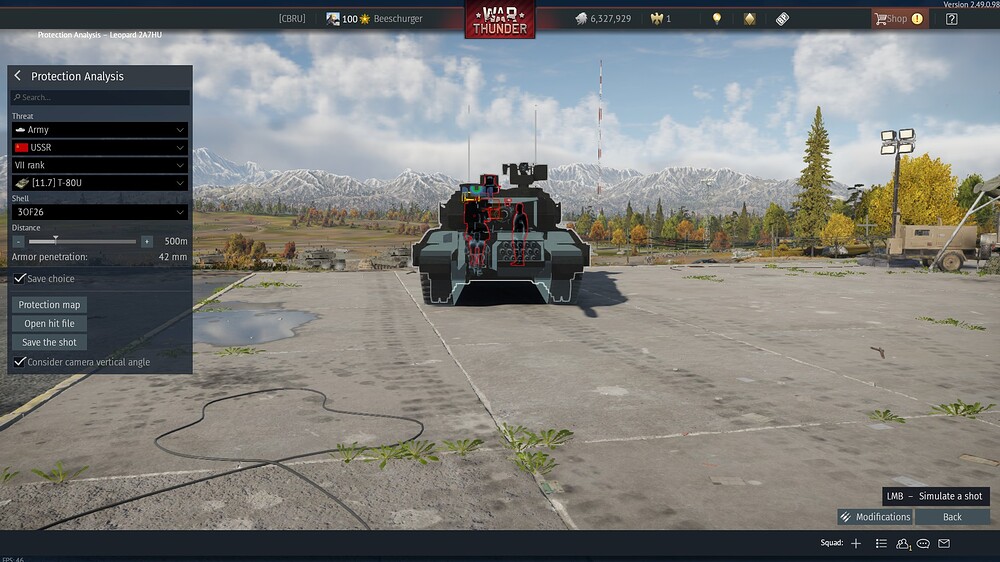Screen dimensions: 1000x562
Task: Toggle the Save choice checkbox
Action: [x=19, y=278]
